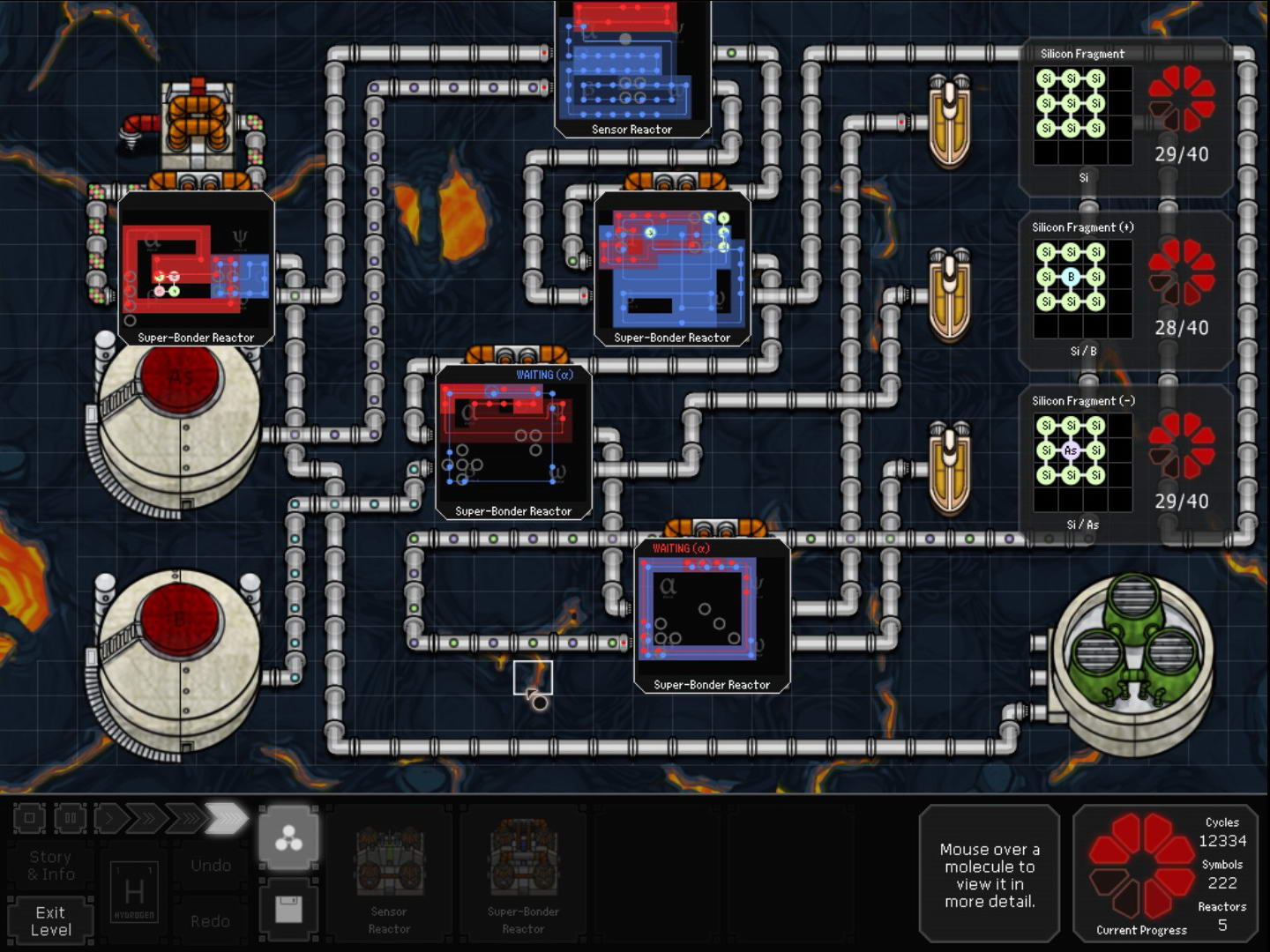Image resolution: width=1270 pixels, height=952 pixels.
Task: Stop the simulation with the square button
Action: [x=29, y=818]
